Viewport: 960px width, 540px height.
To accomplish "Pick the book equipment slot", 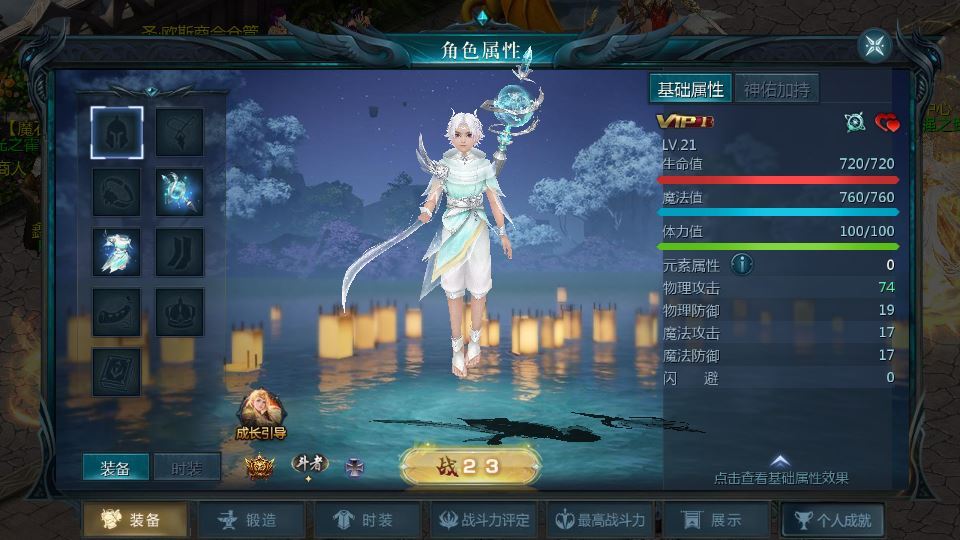I will [x=117, y=372].
